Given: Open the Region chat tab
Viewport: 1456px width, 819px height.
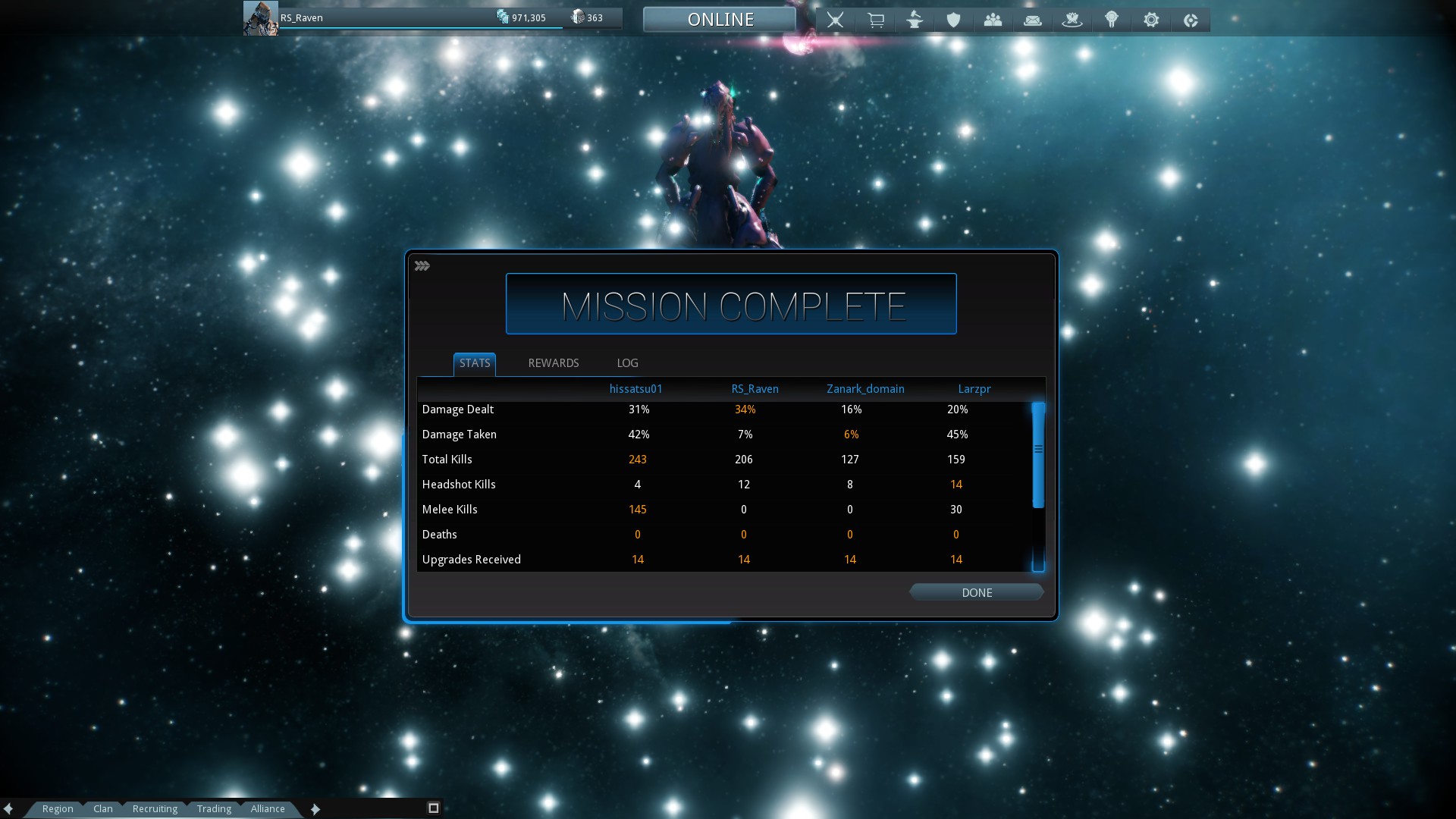Looking at the screenshot, I should 58,809.
